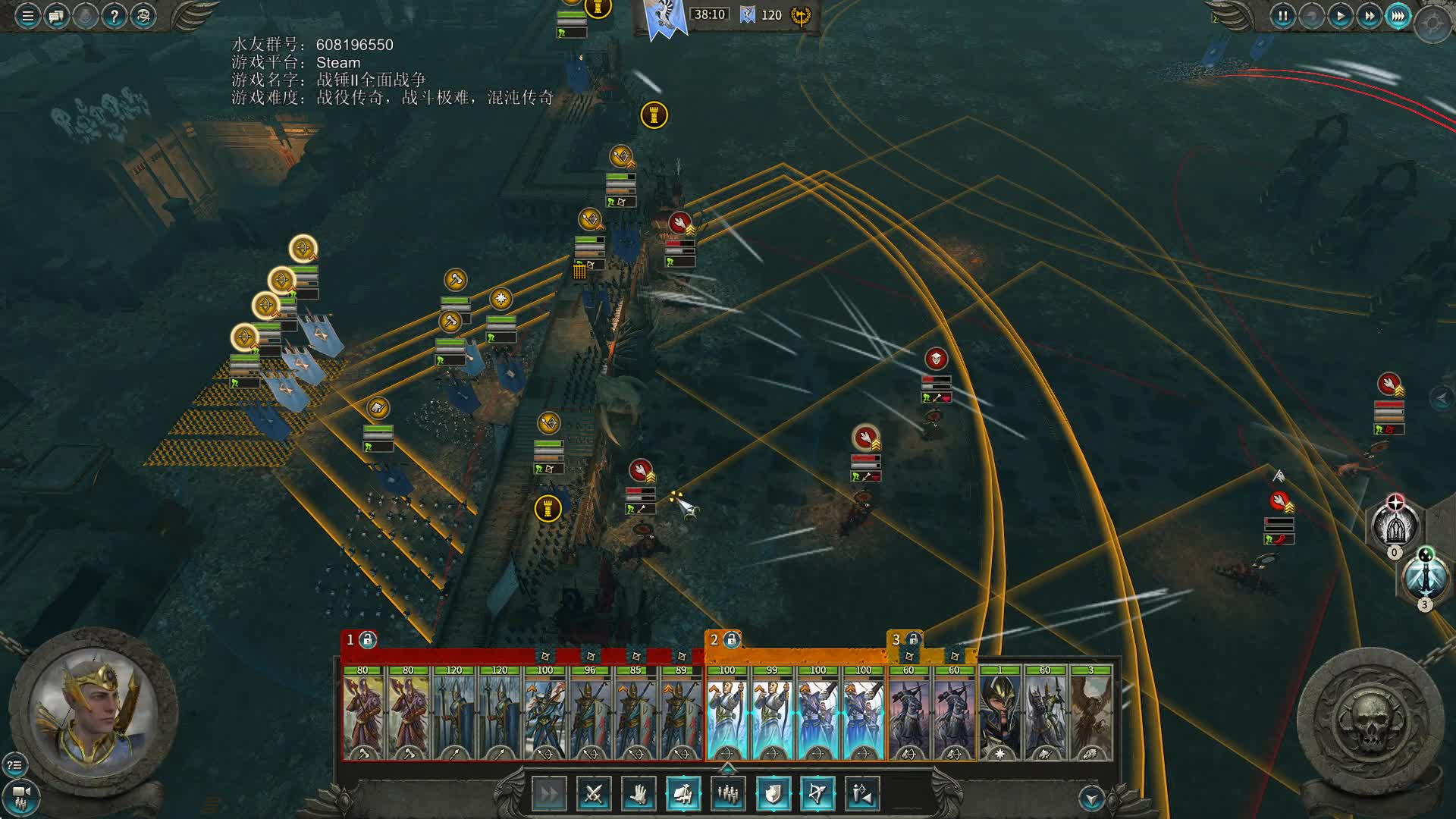This screenshot has height=819, width=1456.
Task: Pause the battle
Action: coord(1282,16)
